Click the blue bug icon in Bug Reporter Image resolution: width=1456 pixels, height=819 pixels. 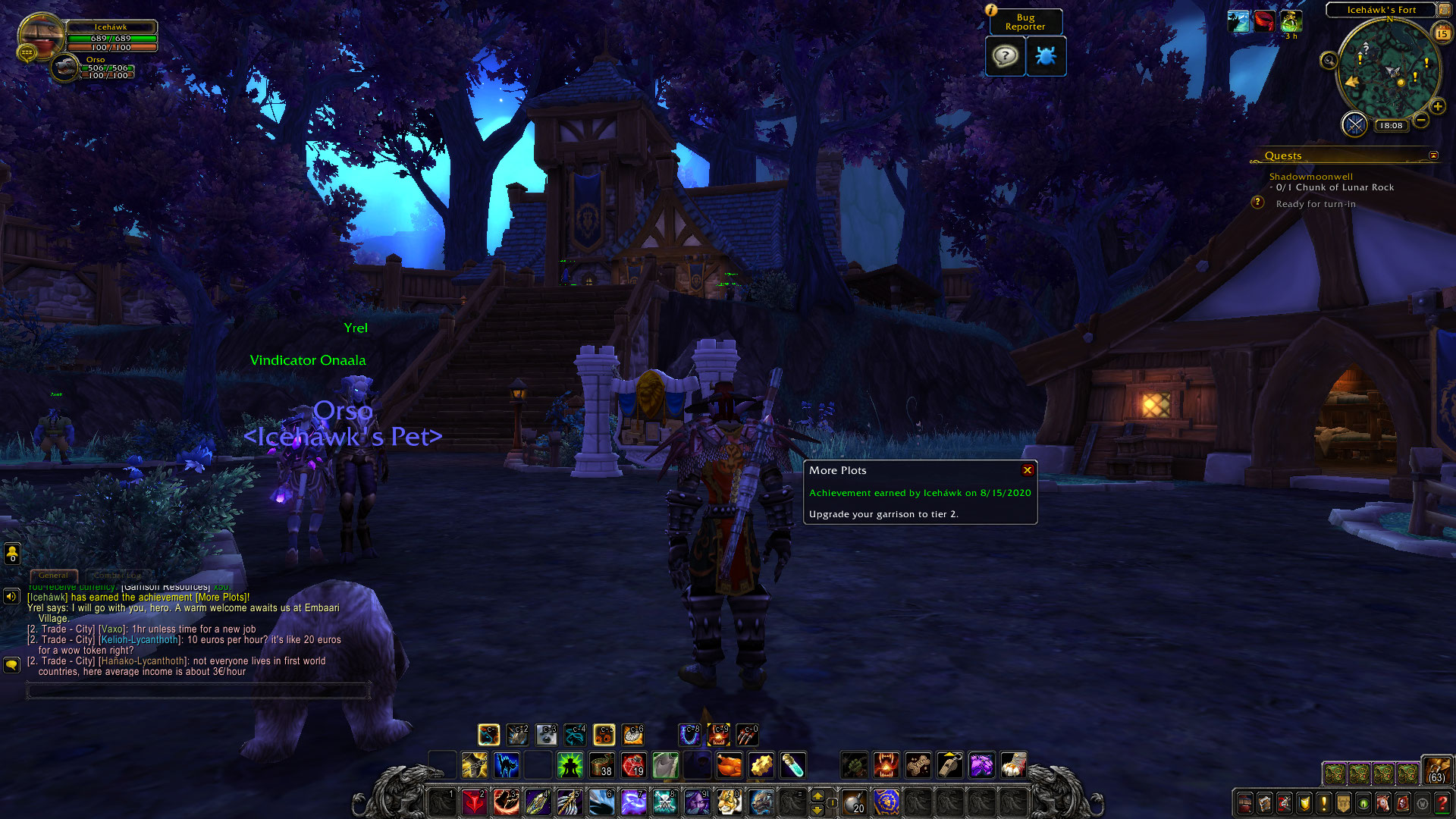tap(1046, 56)
